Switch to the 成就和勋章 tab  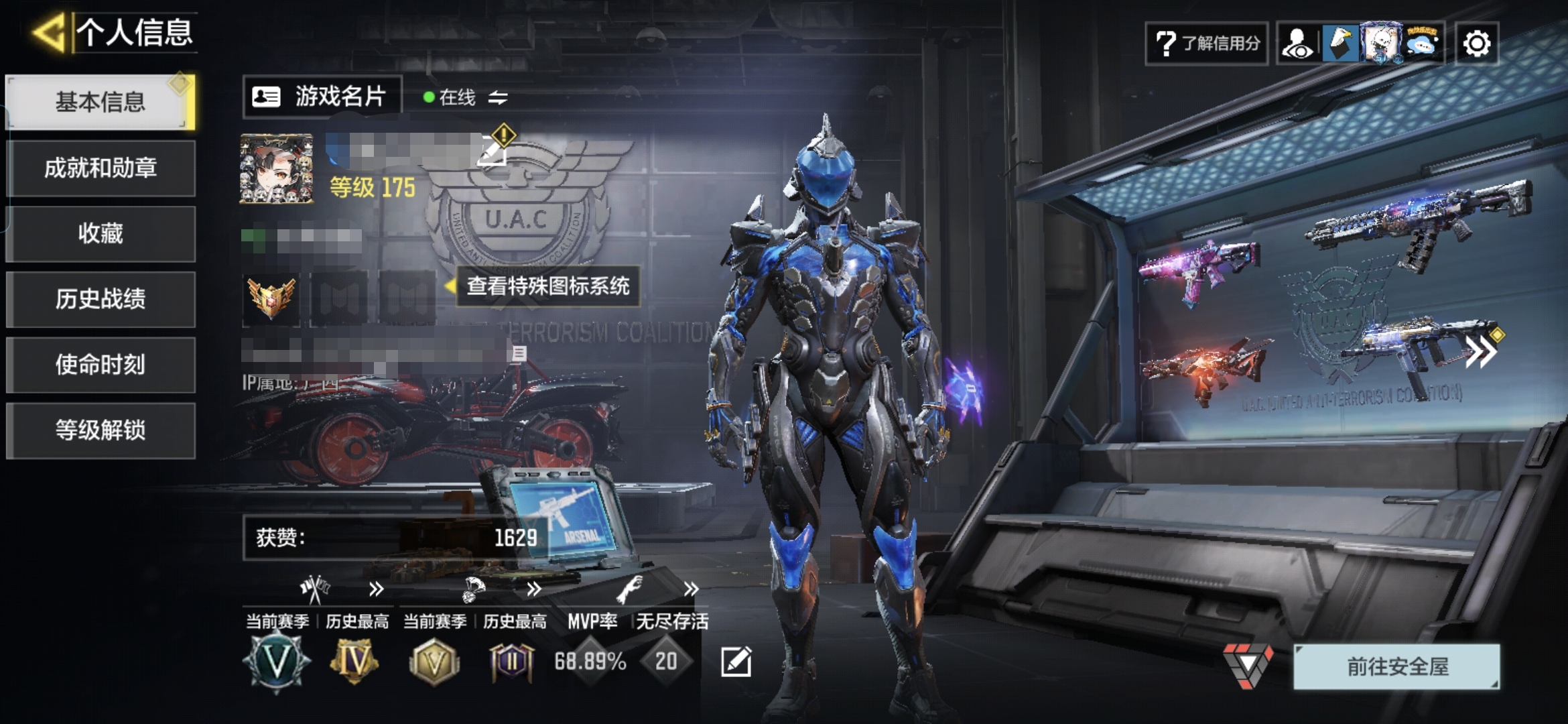tap(101, 168)
